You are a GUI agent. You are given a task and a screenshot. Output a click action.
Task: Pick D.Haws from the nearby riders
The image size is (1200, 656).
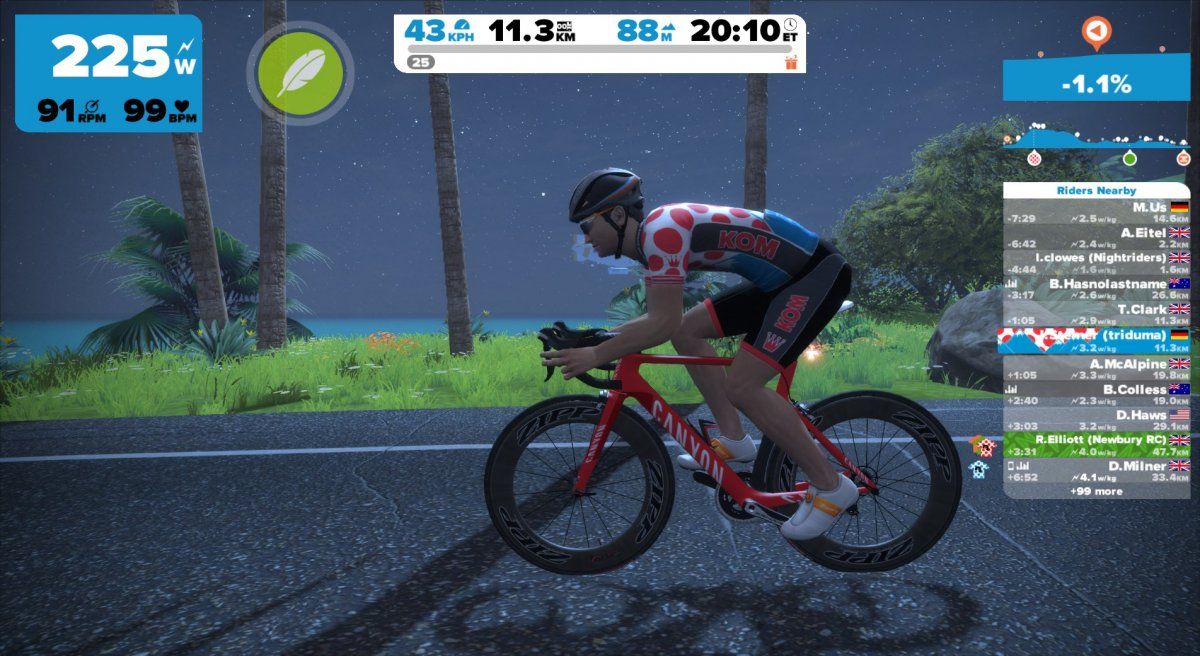(x=1097, y=420)
